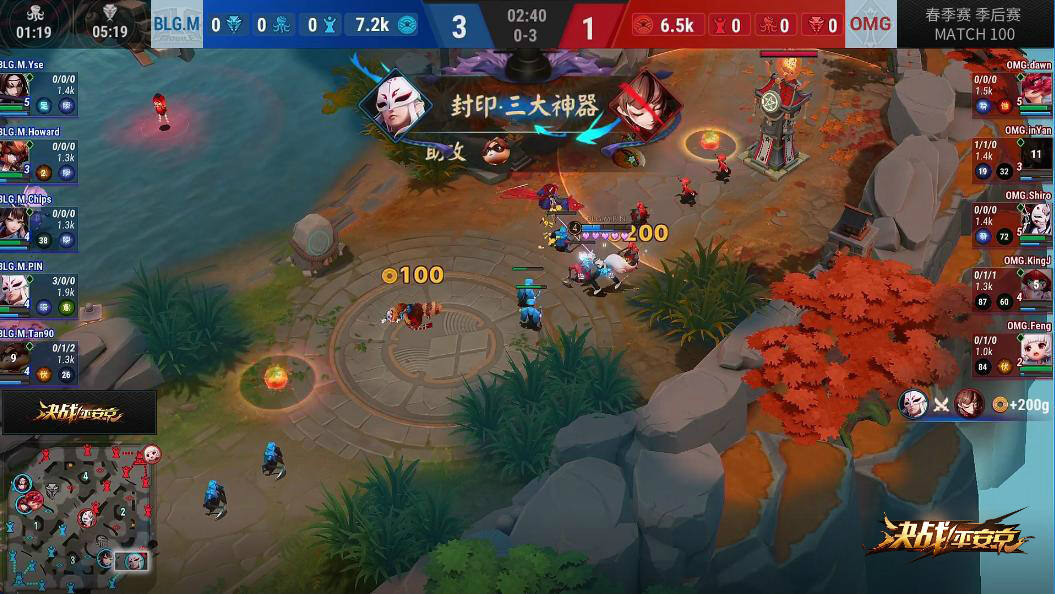Select OMG.dawn's player panel
Screen dimensions: 1055x594
1013,91
